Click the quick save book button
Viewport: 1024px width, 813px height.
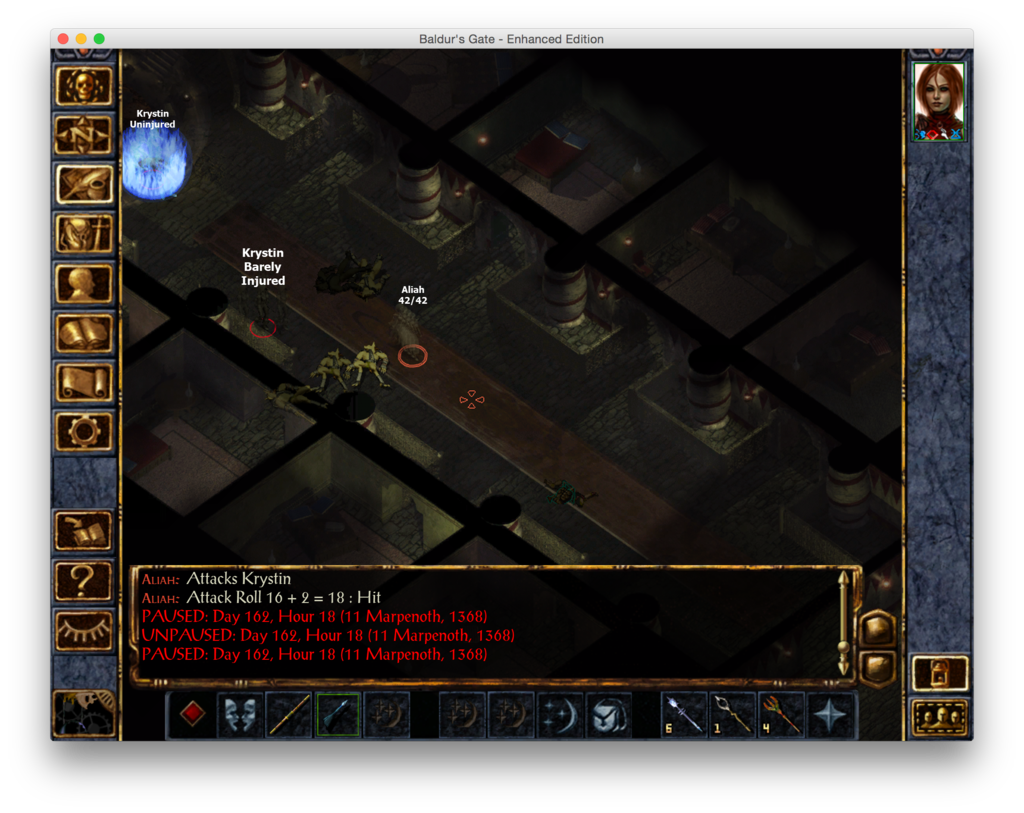pos(84,530)
